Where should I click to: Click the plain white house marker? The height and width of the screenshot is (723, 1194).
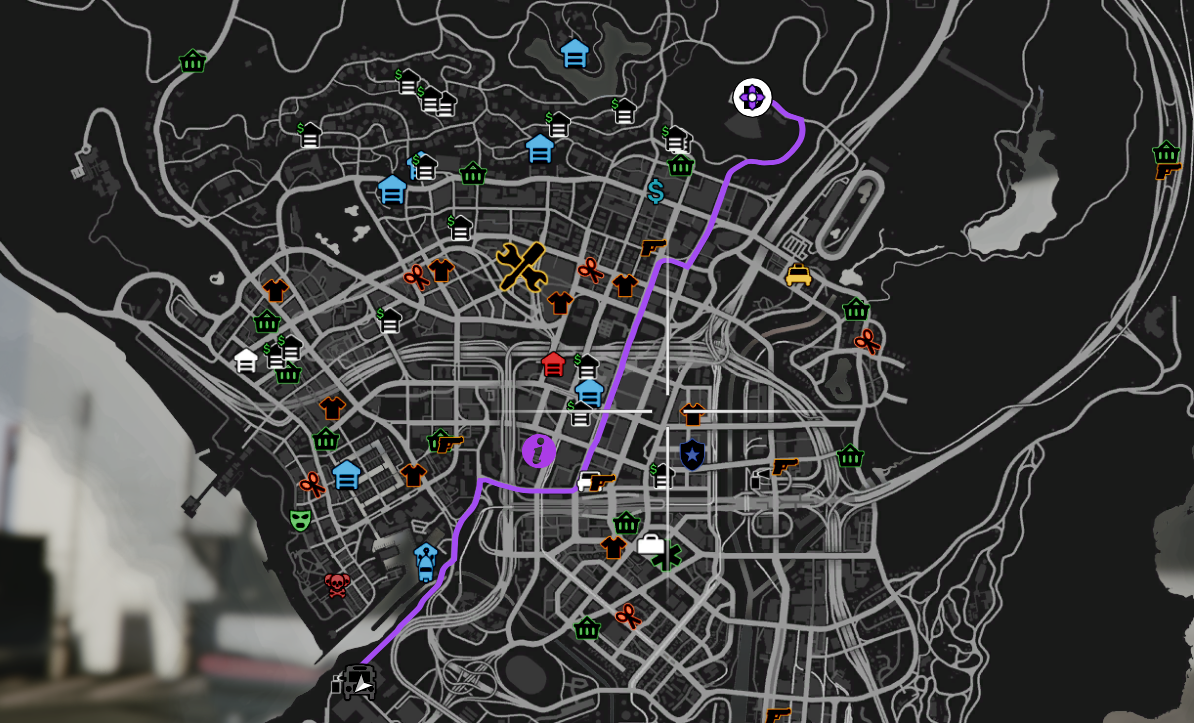[x=246, y=360]
